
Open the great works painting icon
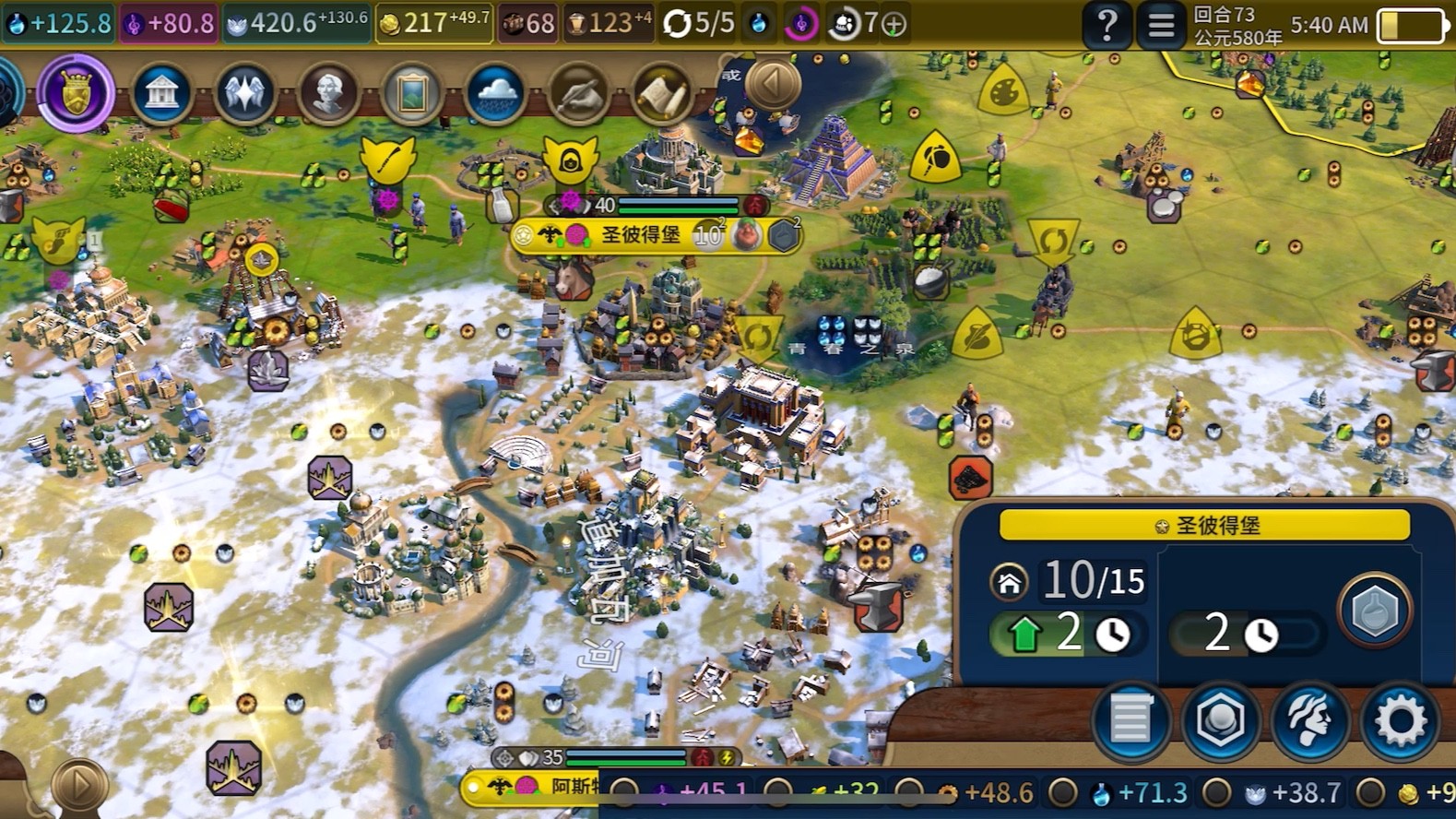411,93
